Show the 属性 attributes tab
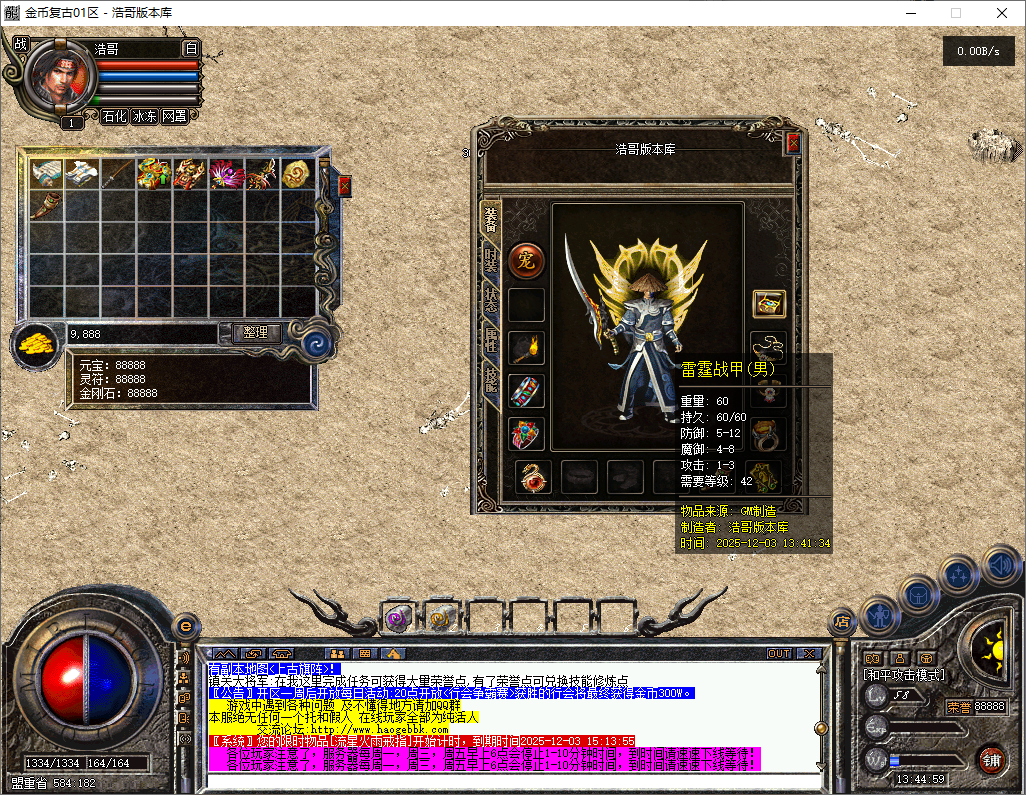 pyautogui.click(x=490, y=341)
